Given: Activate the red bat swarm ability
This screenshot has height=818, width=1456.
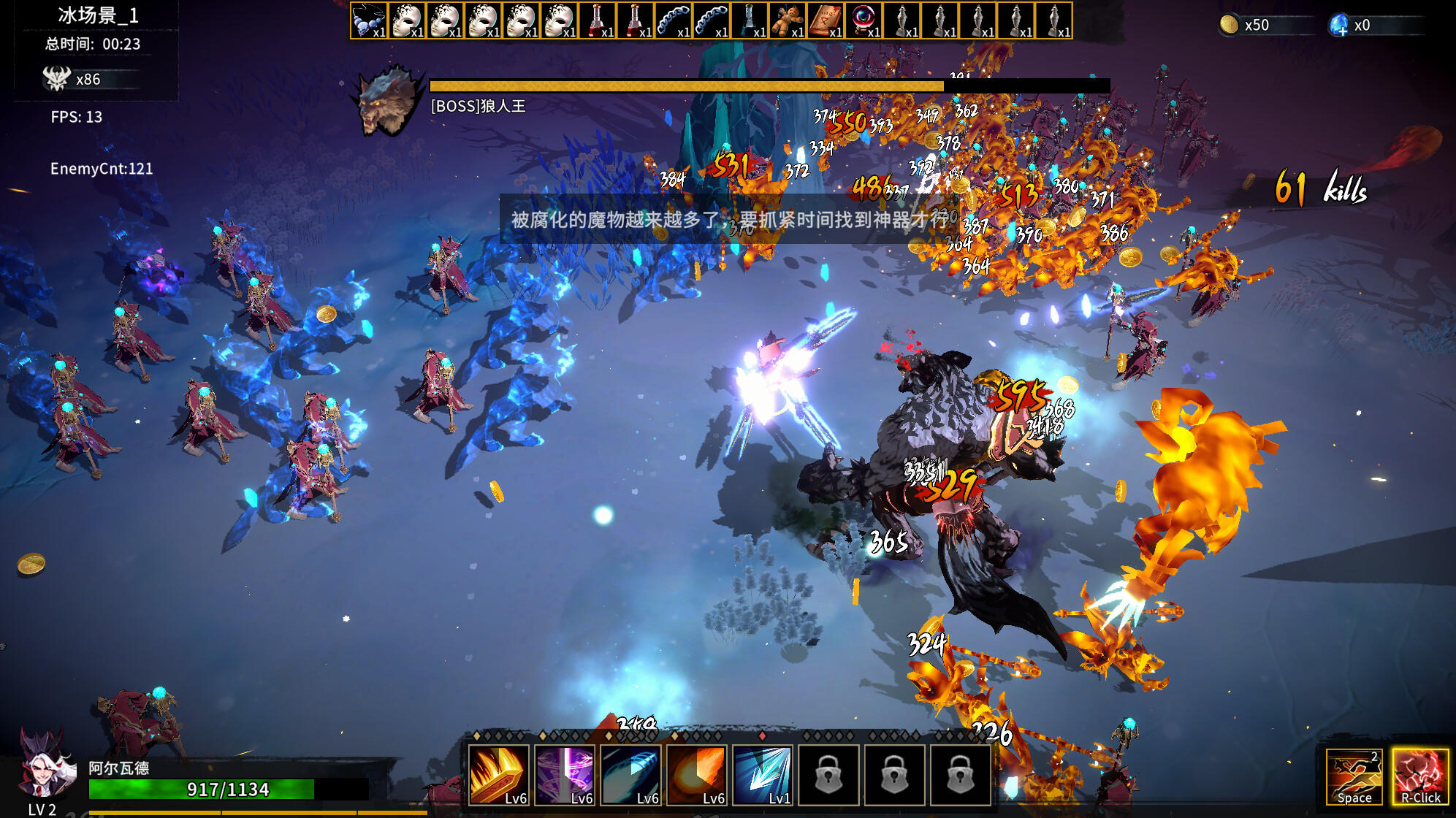Looking at the screenshot, I should point(1420,776).
